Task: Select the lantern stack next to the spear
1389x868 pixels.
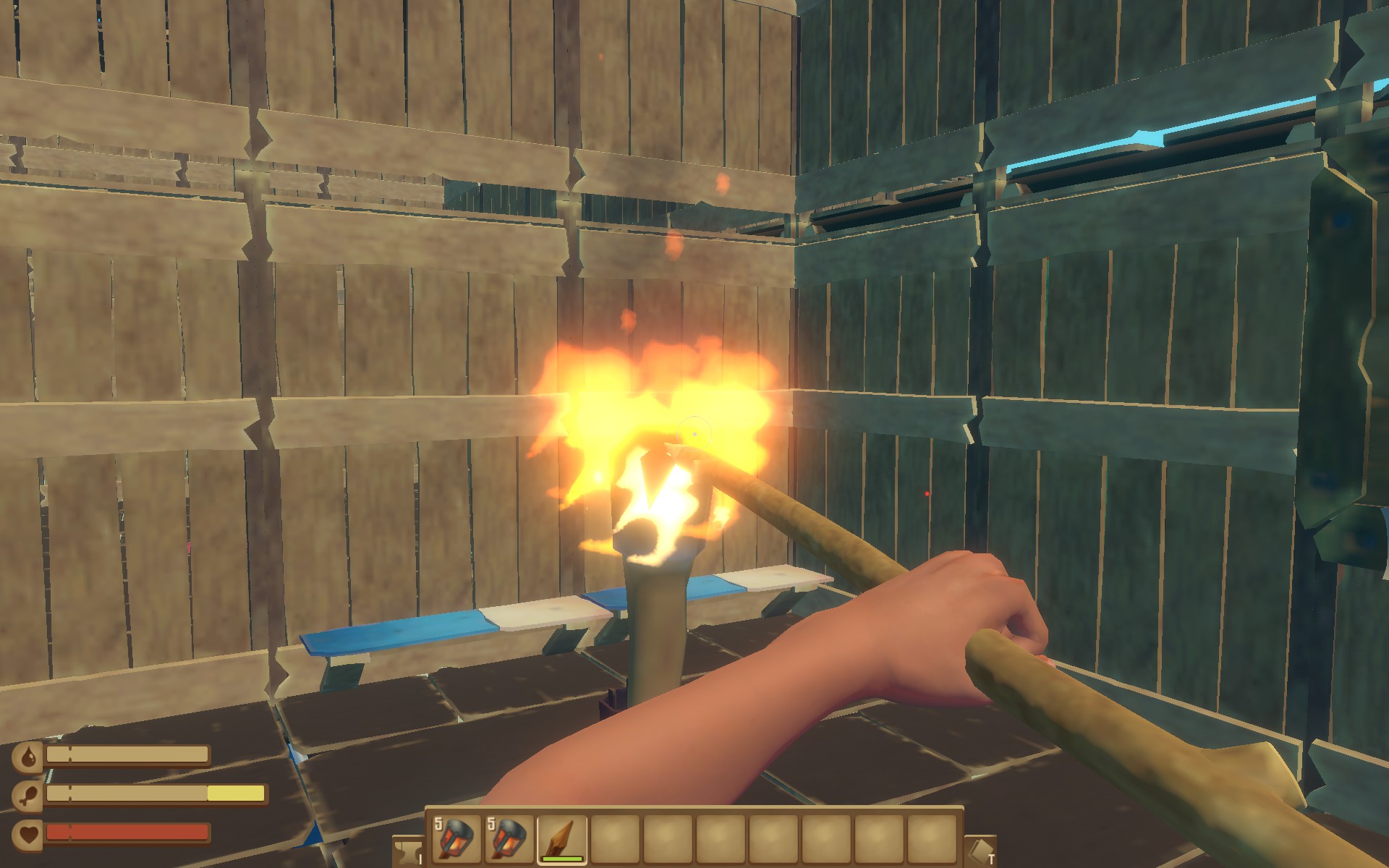Action: 510,839
